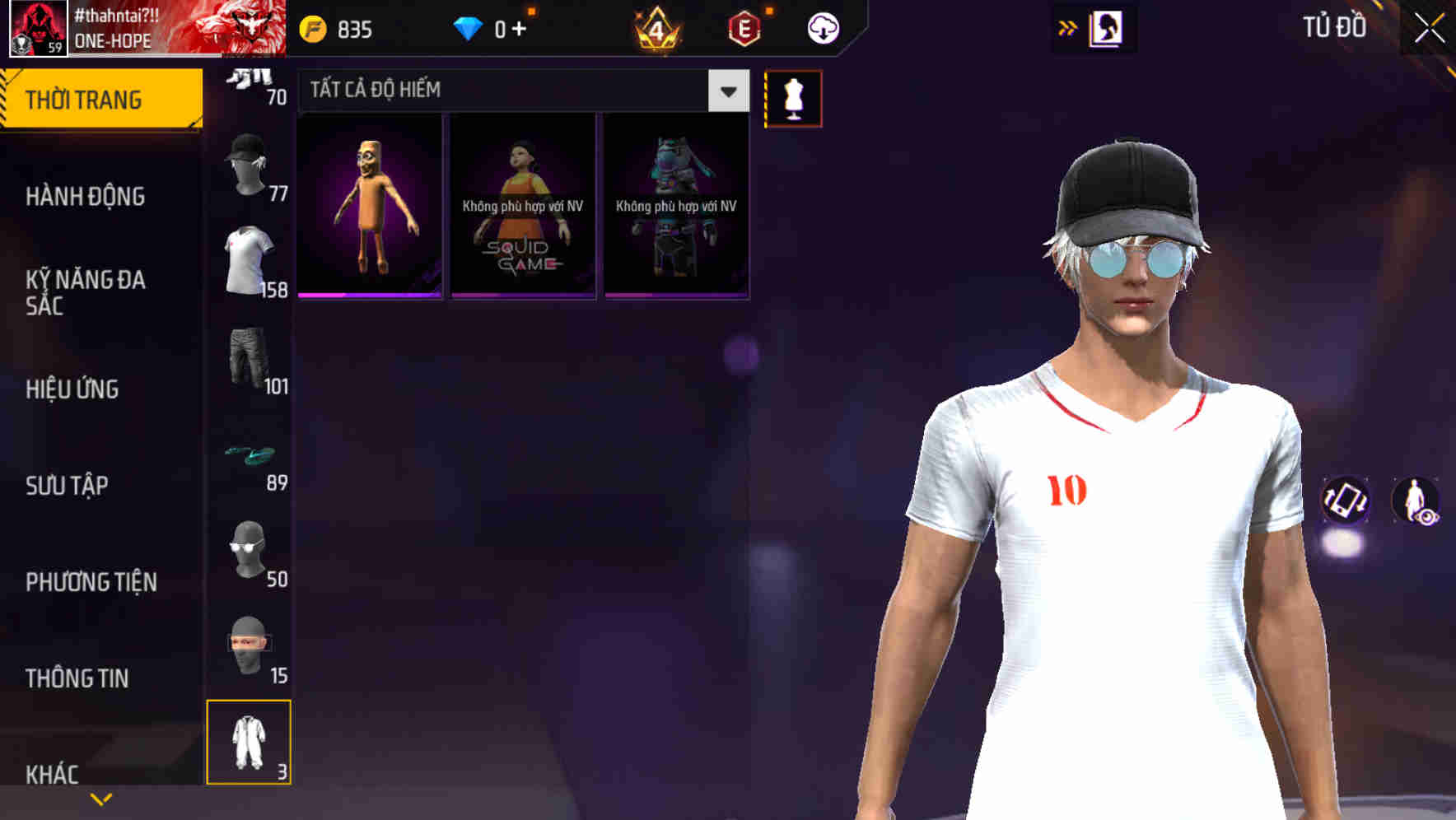Image resolution: width=1456 pixels, height=820 pixels.
Task: Toggle the double-arrow panel collapse control
Action: click(x=1066, y=27)
